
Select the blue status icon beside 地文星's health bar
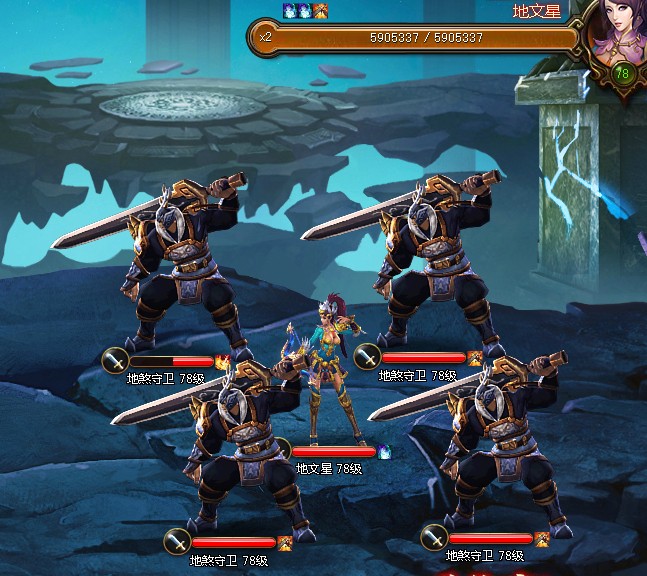click(x=383, y=452)
